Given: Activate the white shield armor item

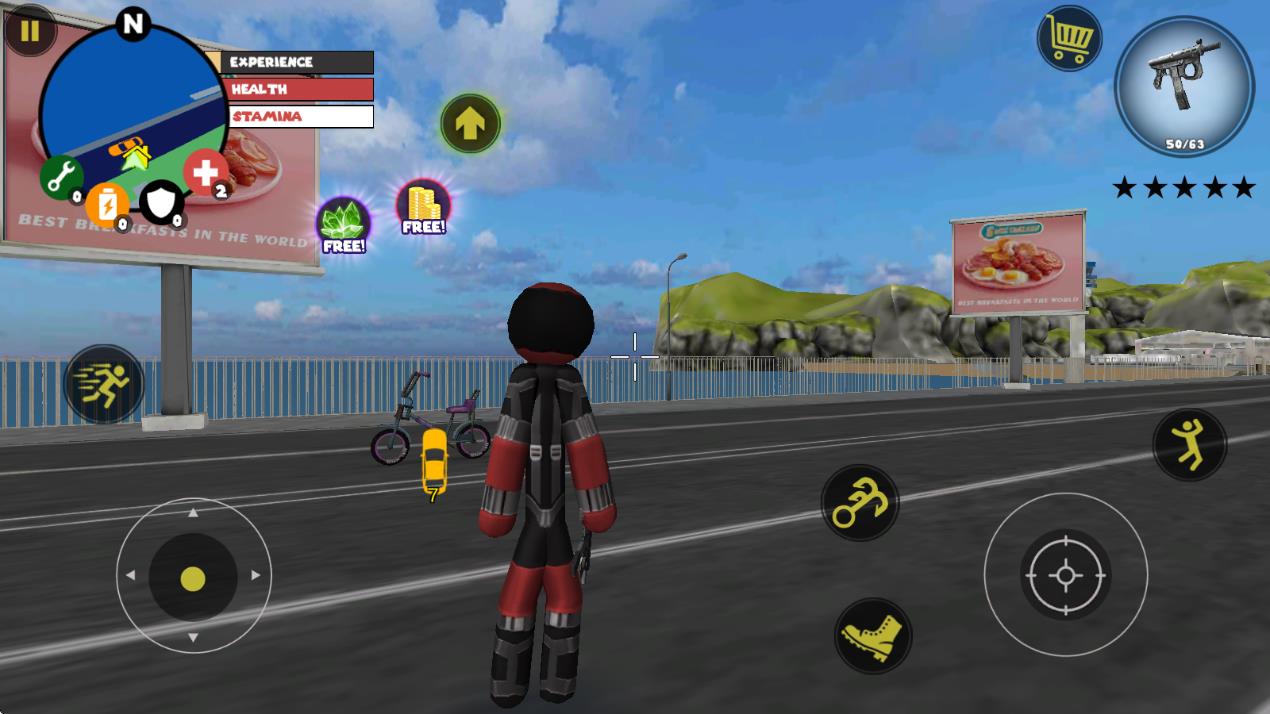Looking at the screenshot, I should click(x=160, y=201).
